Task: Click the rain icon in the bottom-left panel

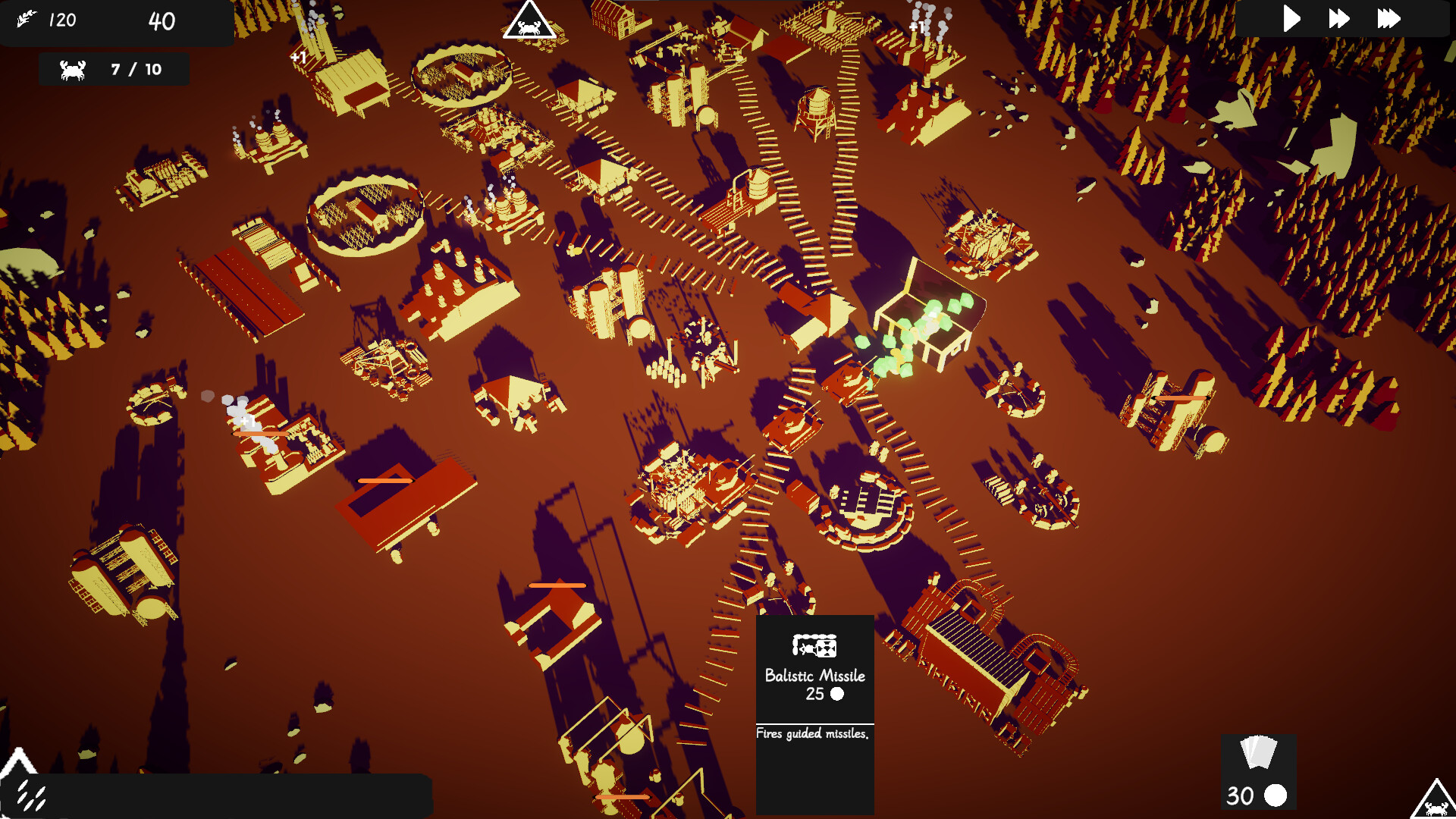Action: point(30,796)
